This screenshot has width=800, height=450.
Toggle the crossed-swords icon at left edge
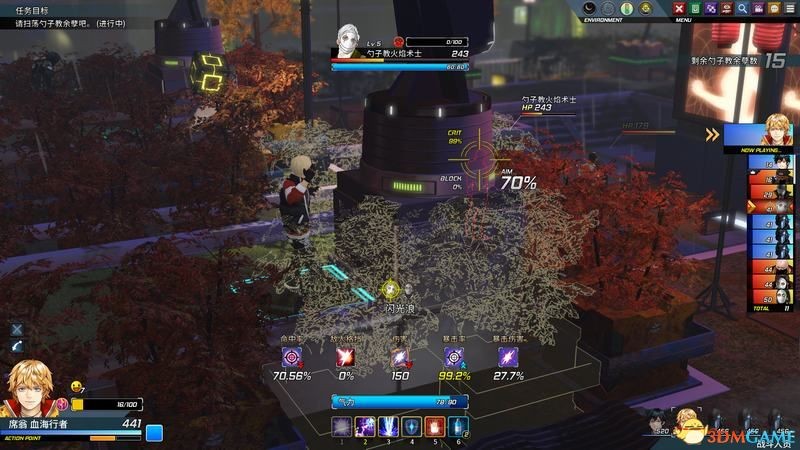[16, 329]
